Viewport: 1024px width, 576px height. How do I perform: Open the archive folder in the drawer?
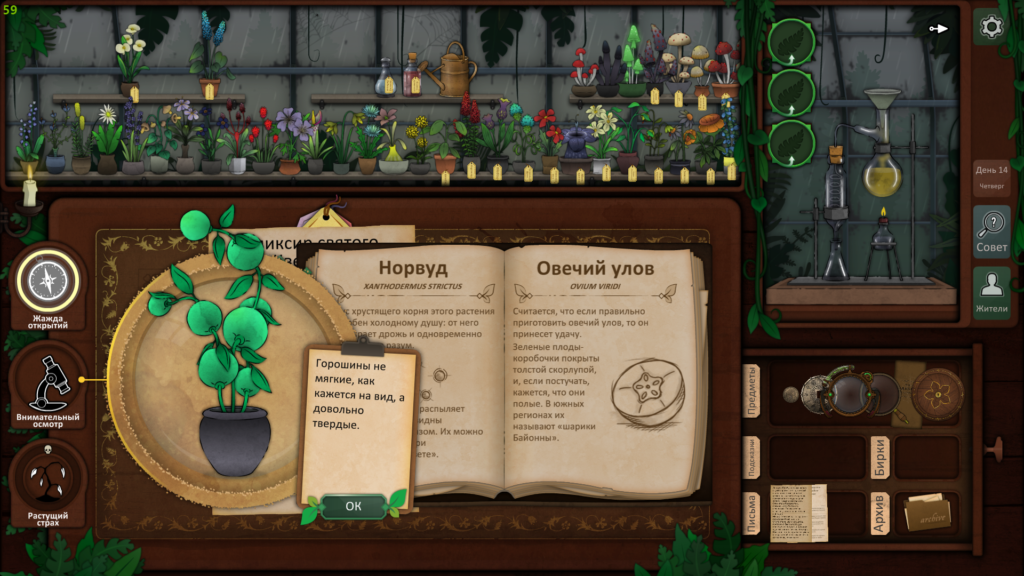[926, 513]
